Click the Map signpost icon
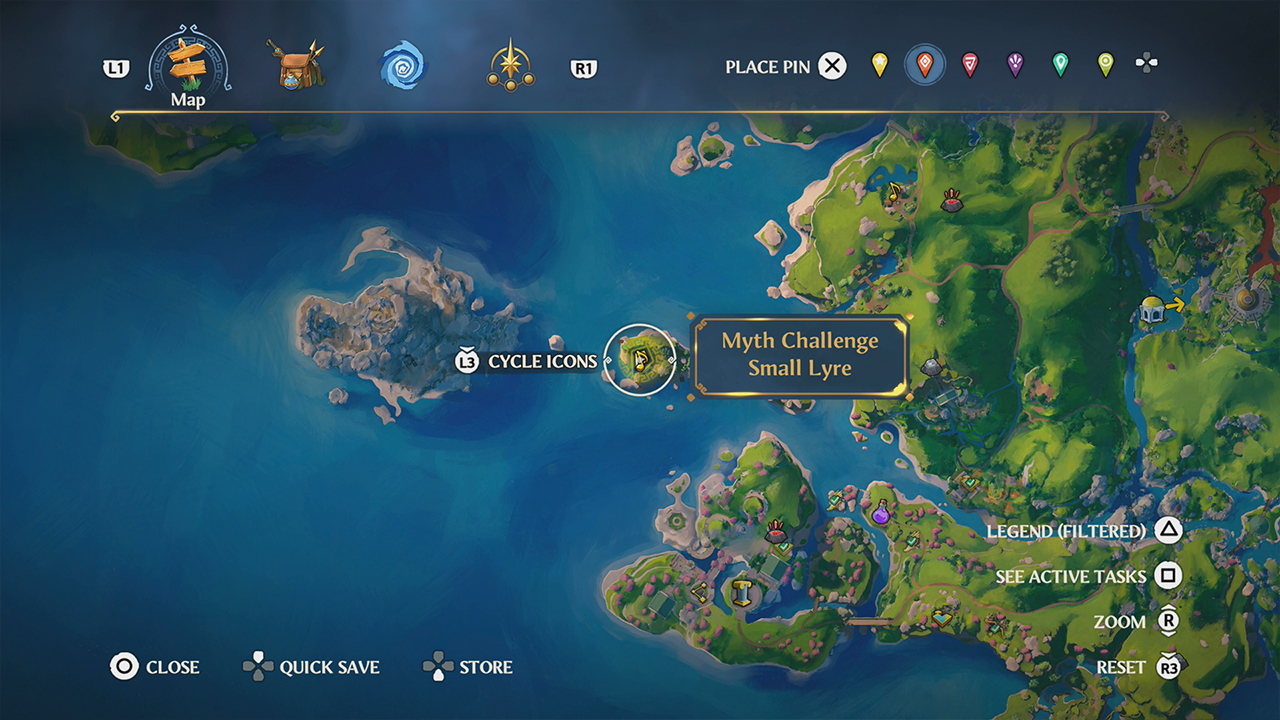The height and width of the screenshot is (720, 1280). (x=186, y=63)
